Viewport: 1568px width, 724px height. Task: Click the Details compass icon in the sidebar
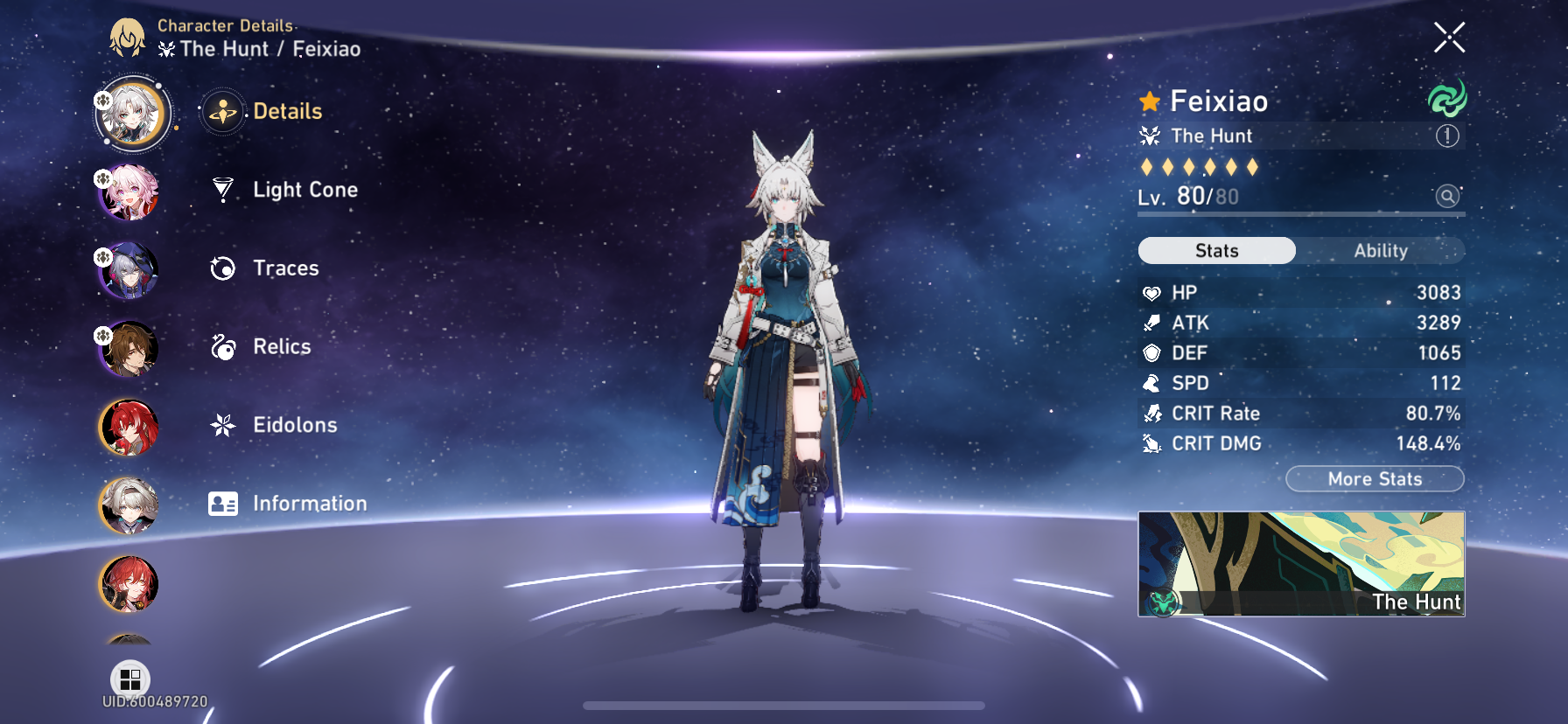click(x=223, y=111)
